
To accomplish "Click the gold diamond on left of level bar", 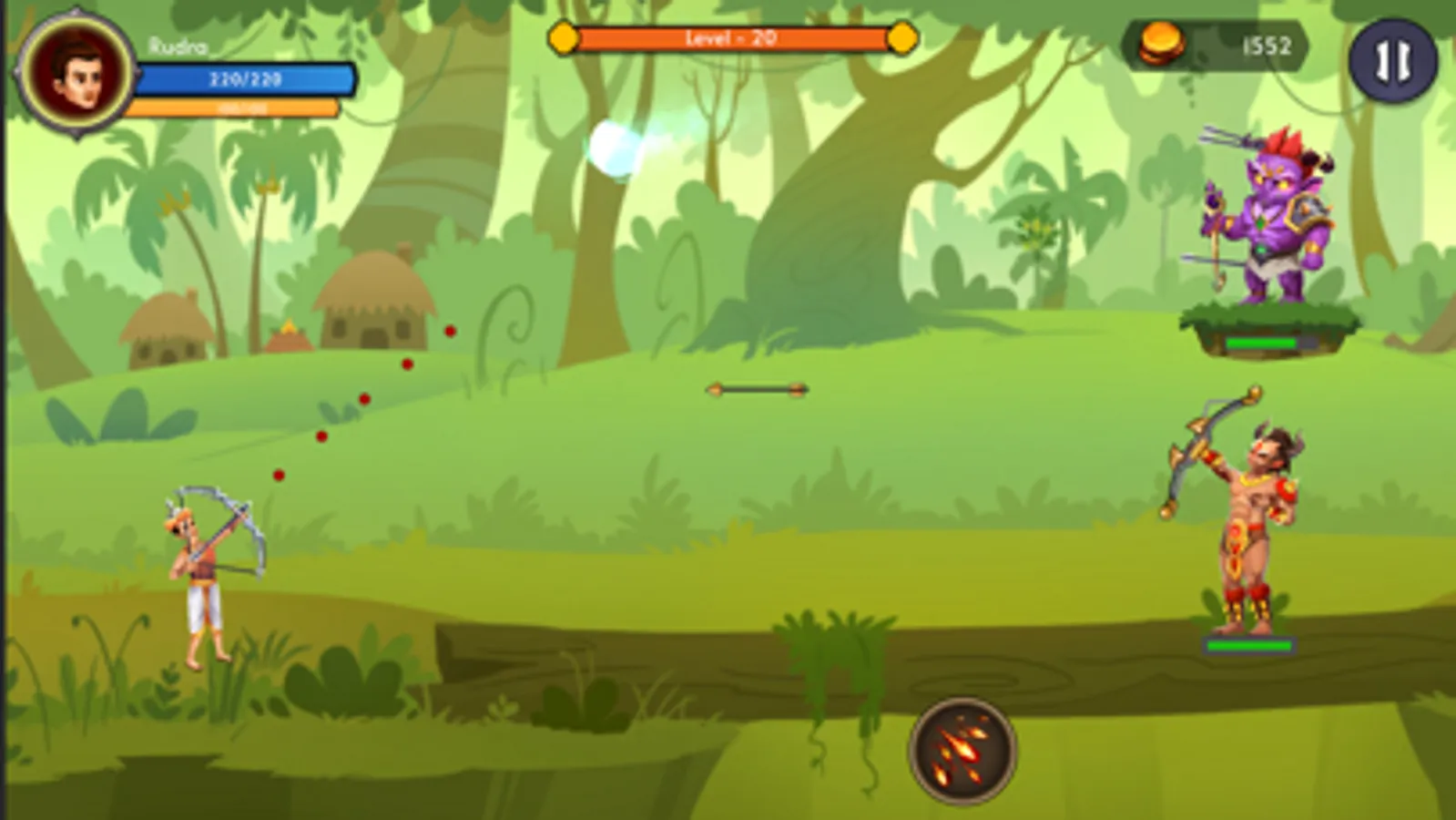I will [x=564, y=39].
